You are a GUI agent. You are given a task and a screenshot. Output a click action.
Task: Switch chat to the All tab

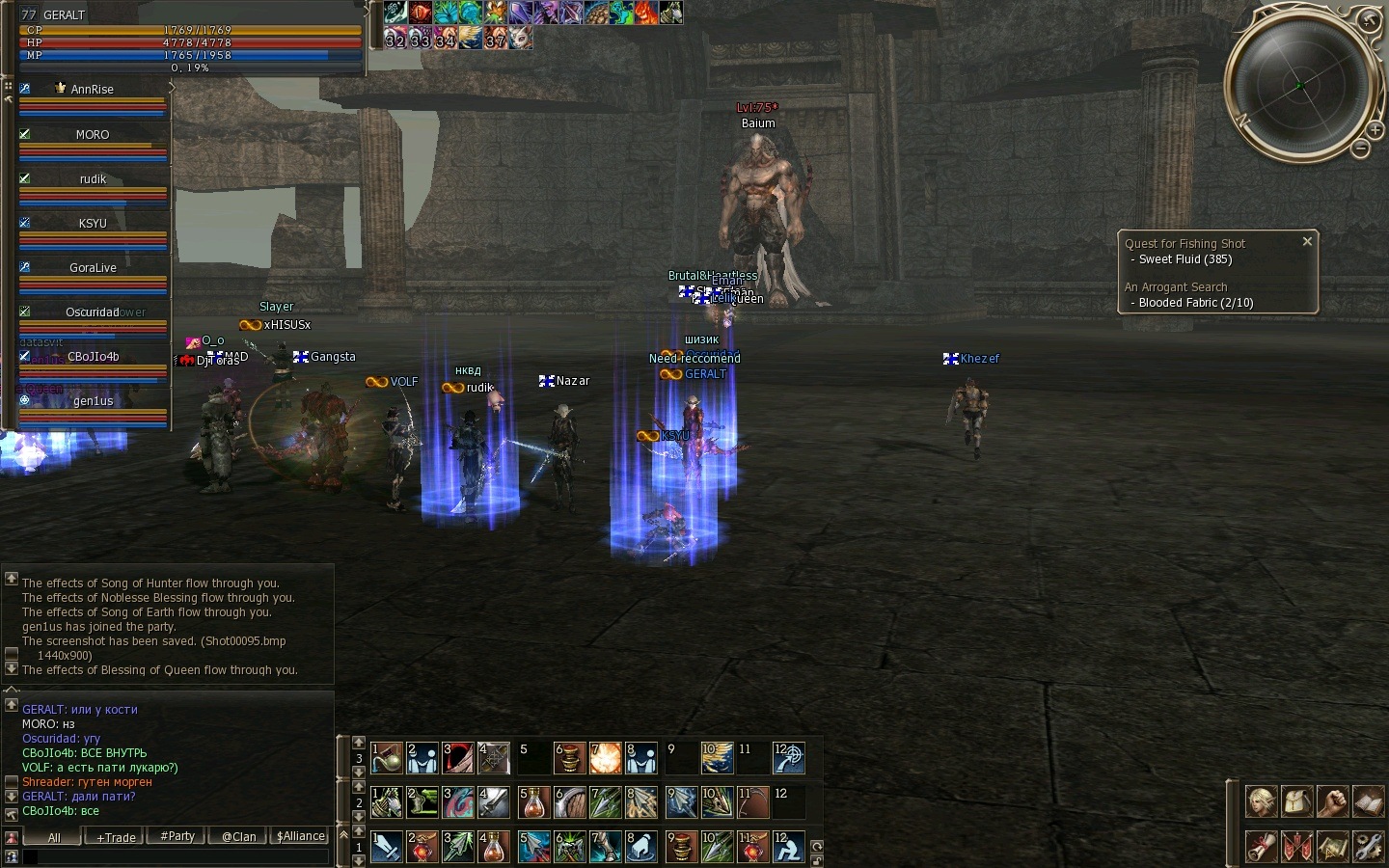click(54, 837)
